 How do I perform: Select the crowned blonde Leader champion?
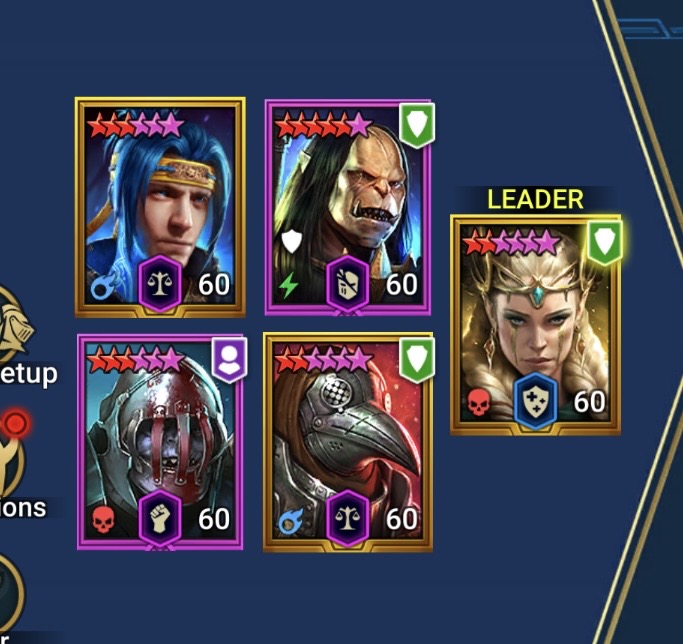coord(536,324)
